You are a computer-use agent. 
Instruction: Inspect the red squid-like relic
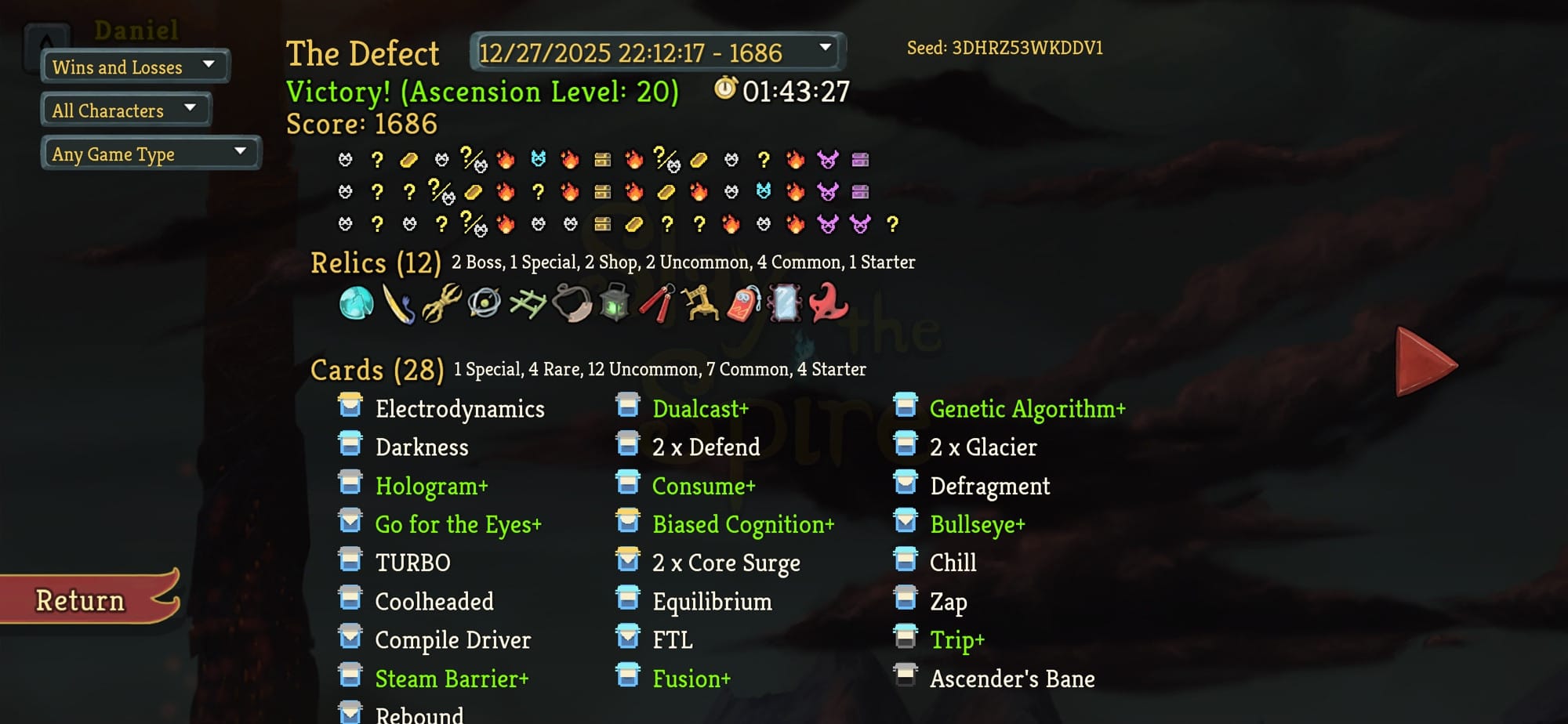pos(829,303)
